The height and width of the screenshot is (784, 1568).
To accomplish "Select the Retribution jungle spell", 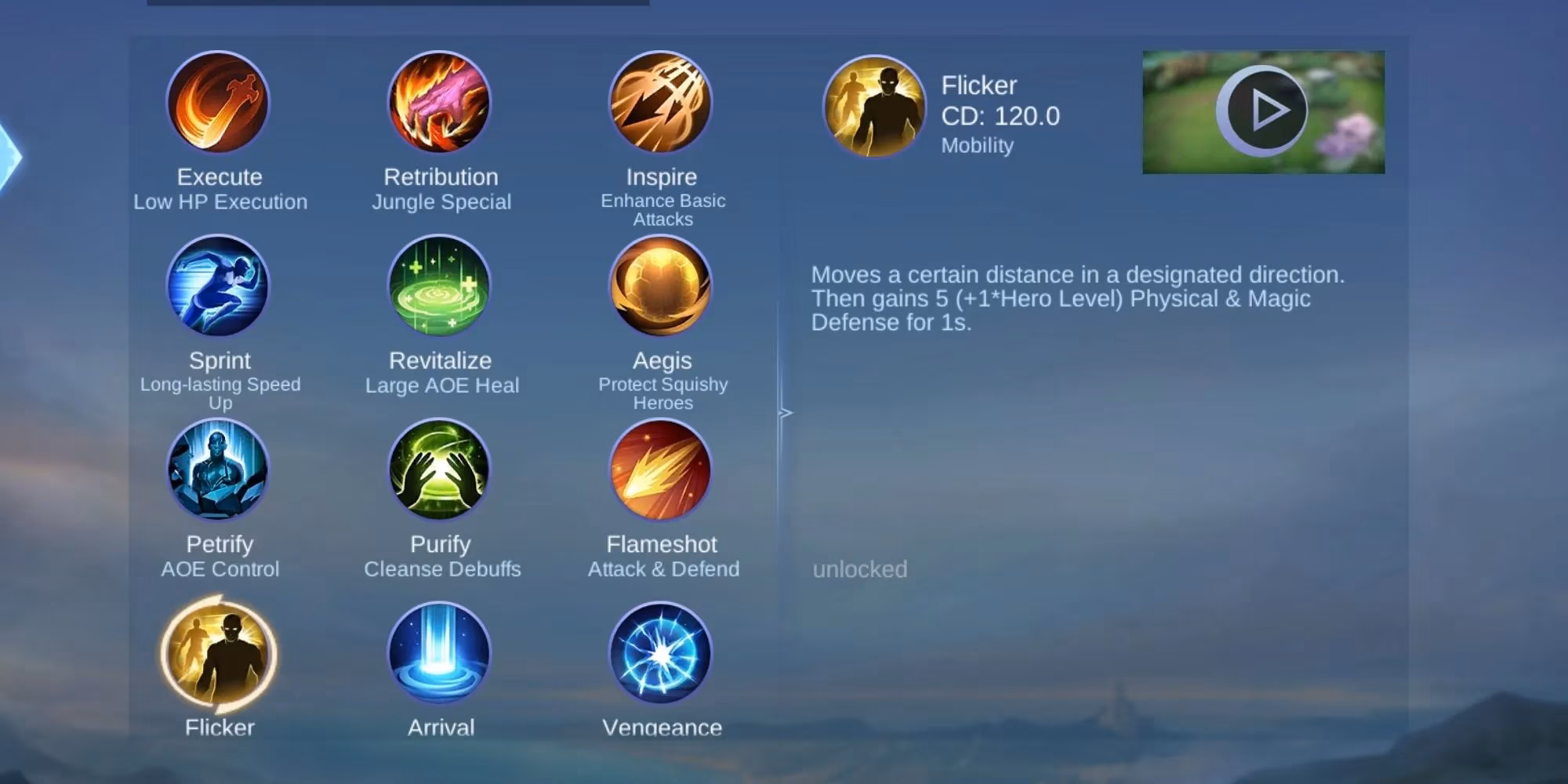I will point(439,104).
